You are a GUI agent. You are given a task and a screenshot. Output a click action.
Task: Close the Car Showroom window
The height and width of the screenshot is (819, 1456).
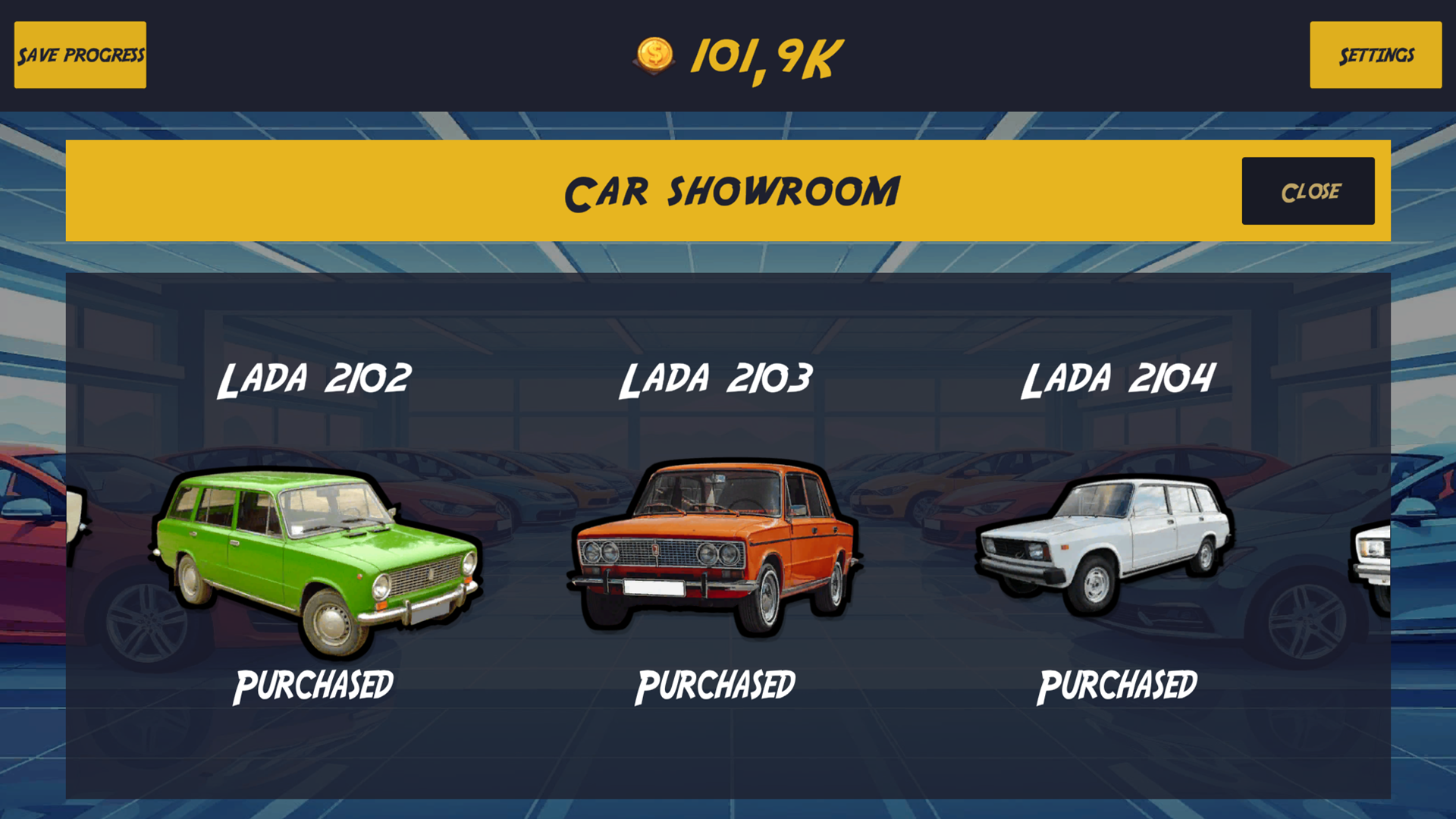pos(1307,190)
